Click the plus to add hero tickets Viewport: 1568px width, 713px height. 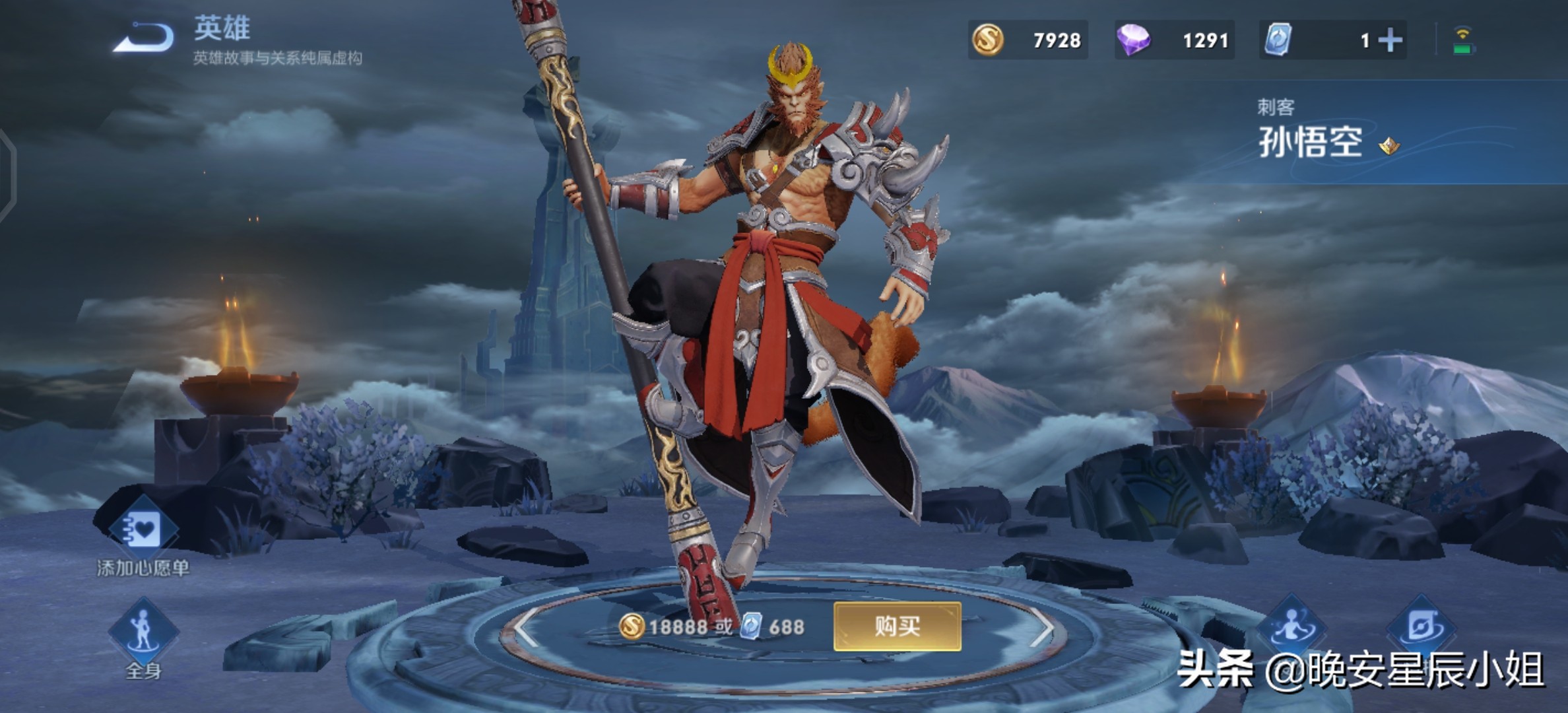(1390, 40)
